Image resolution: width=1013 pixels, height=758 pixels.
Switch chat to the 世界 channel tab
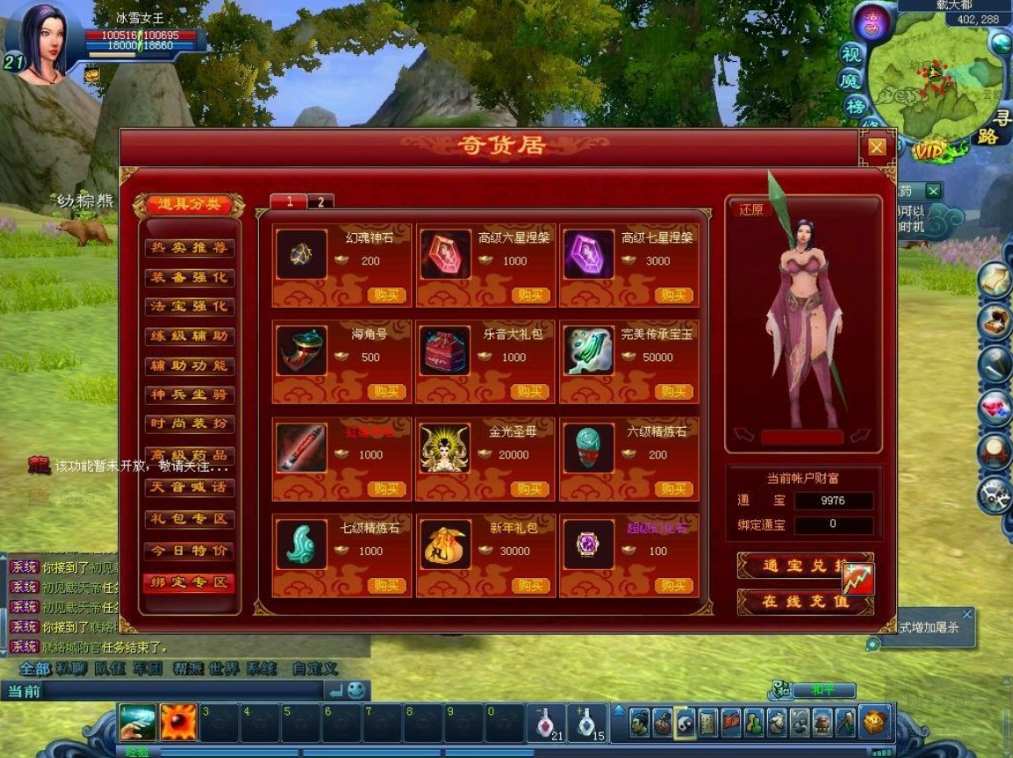click(224, 668)
